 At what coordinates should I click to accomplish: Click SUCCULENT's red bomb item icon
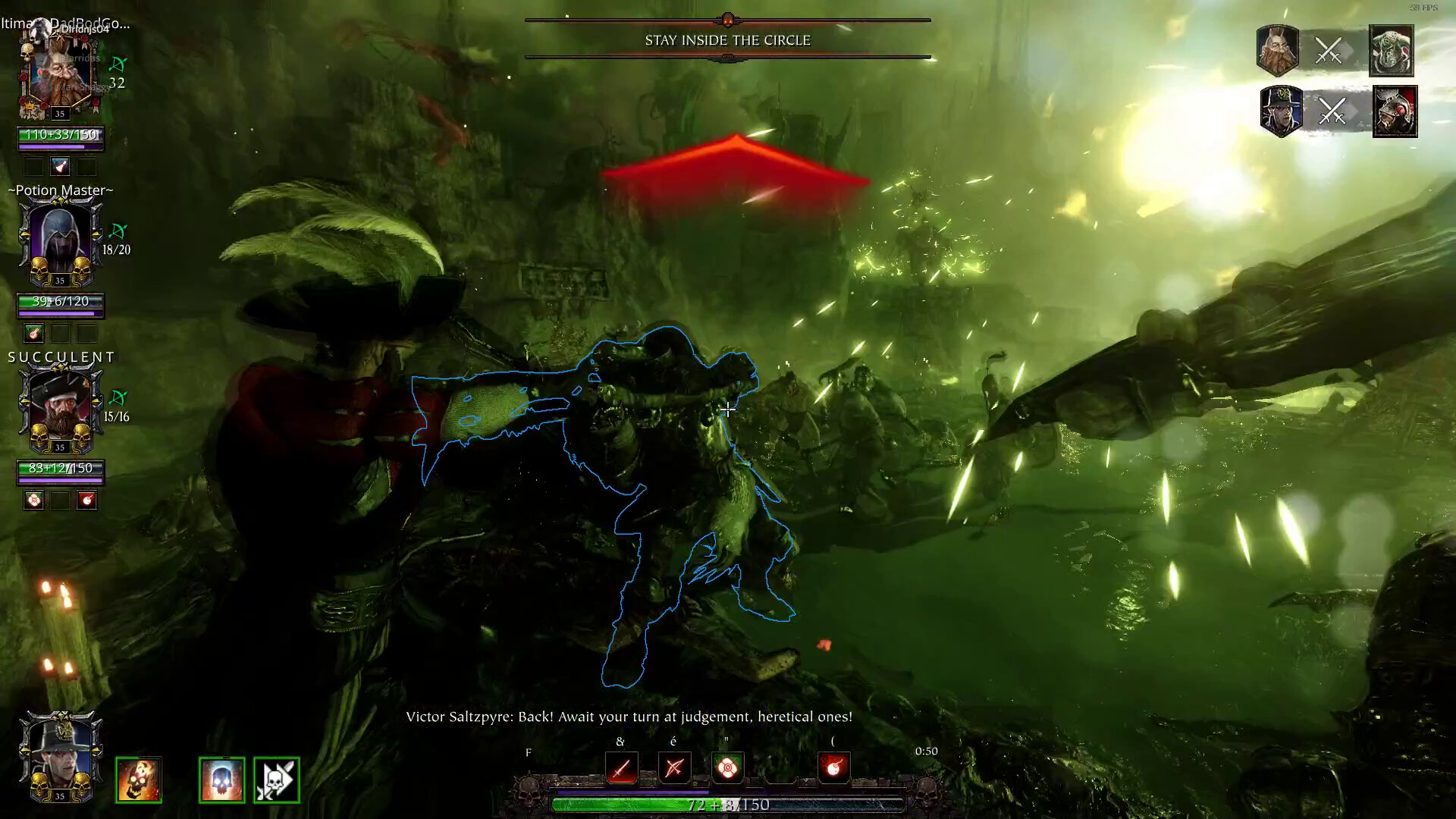[87, 500]
